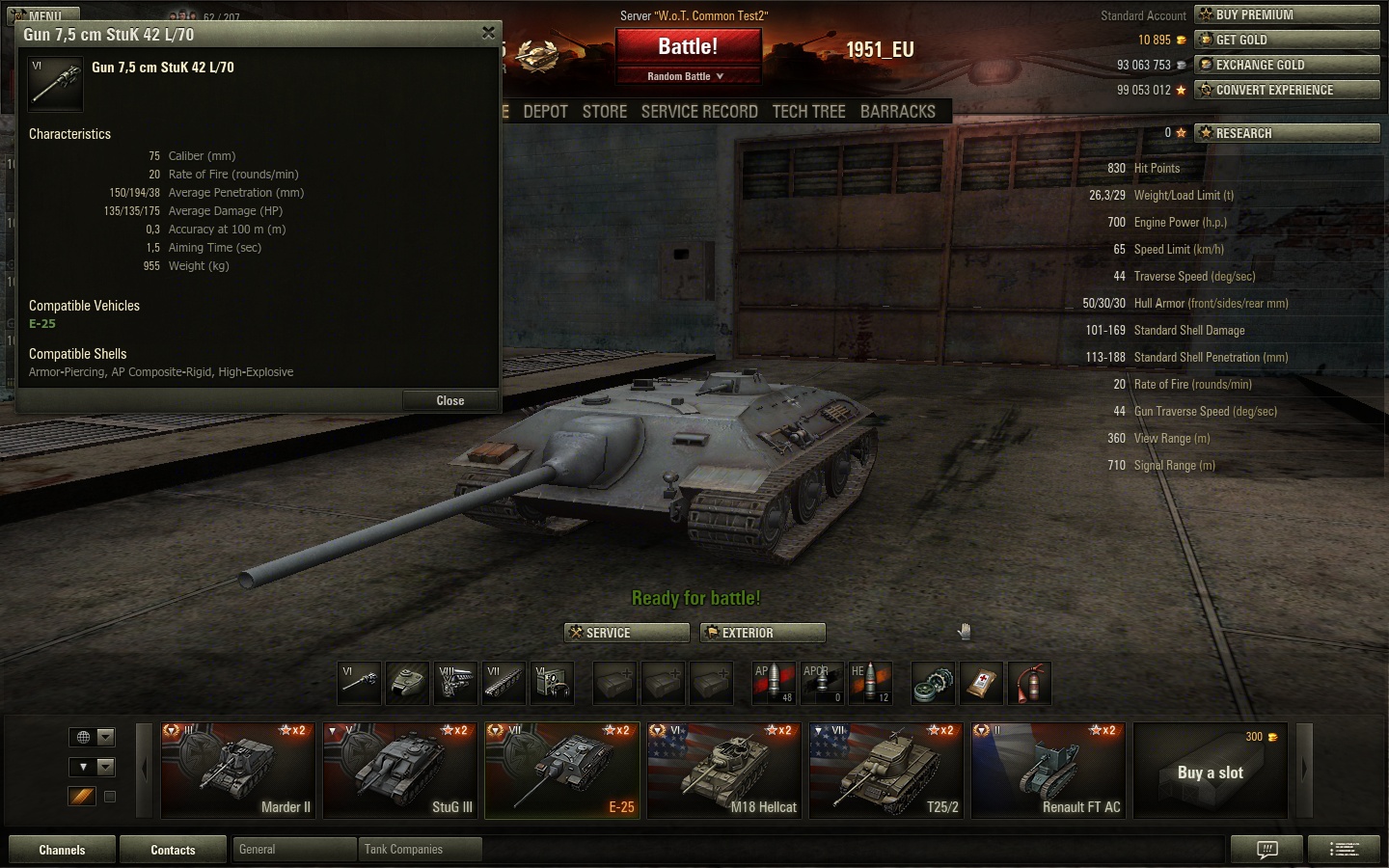Open the Service menu for the tank
Screen dimensions: 1389x868
pyautogui.click(x=626, y=633)
